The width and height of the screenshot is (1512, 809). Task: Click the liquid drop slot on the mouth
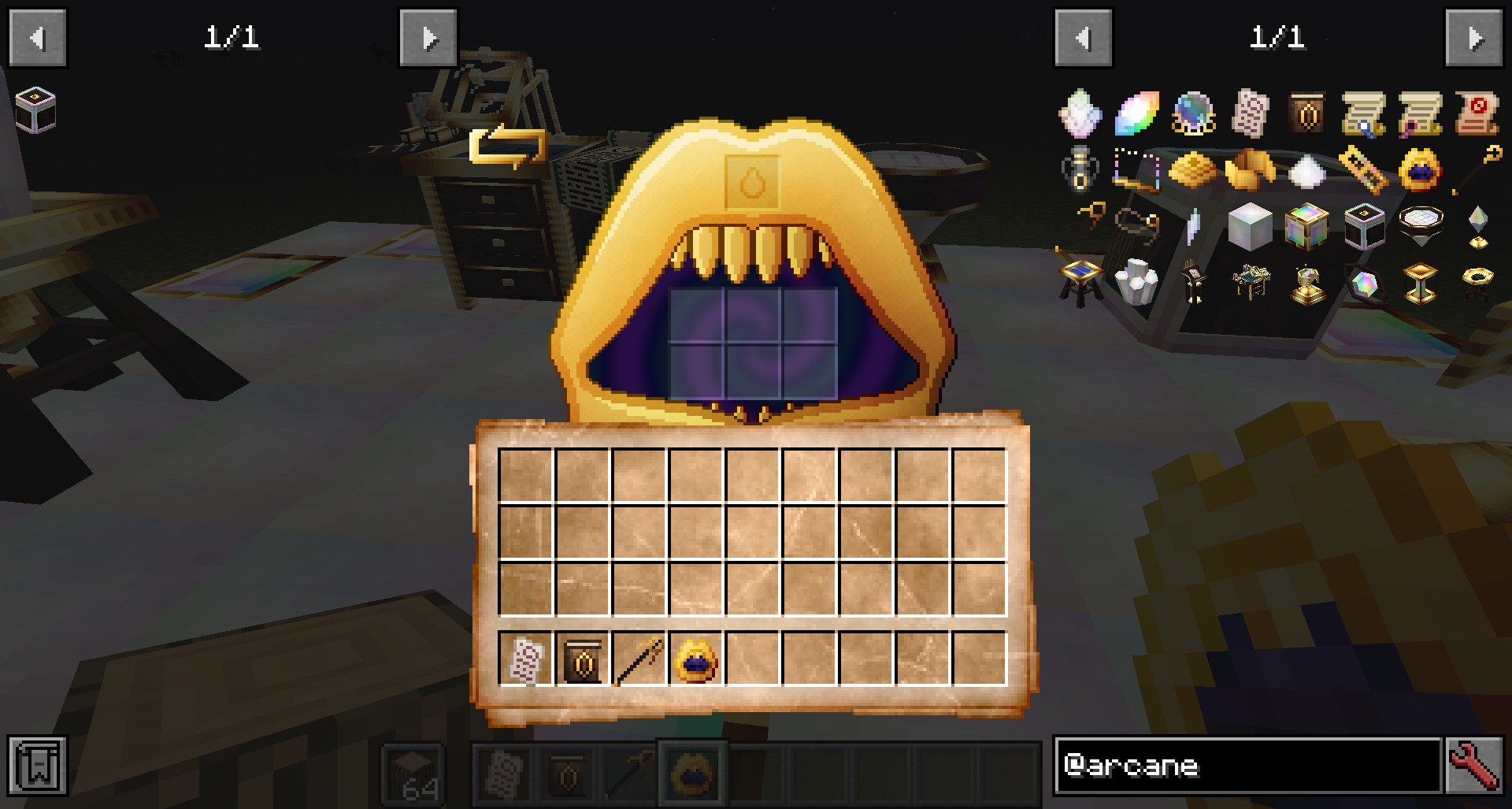754,183
